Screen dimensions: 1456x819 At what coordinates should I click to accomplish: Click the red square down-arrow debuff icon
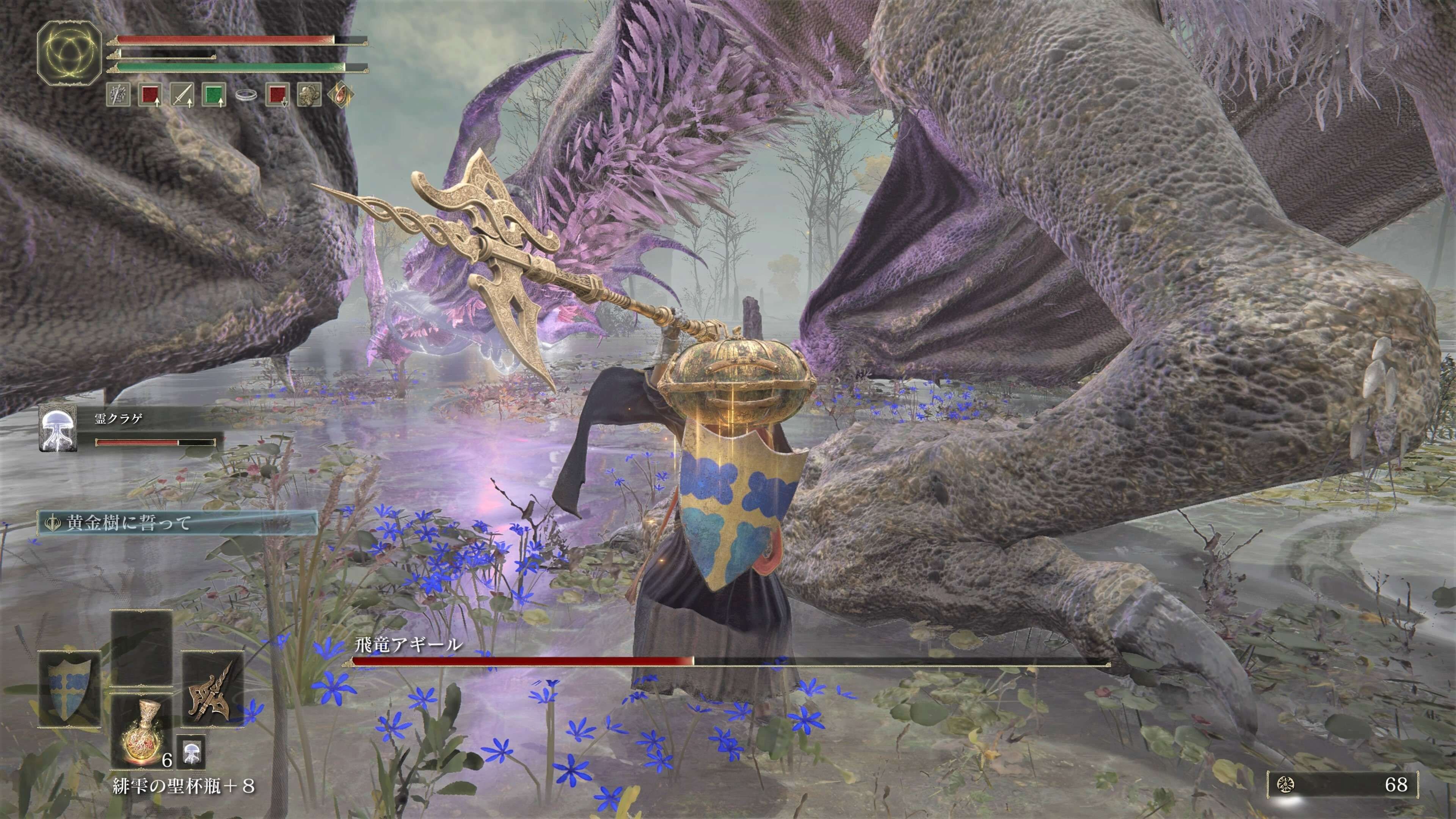[277, 94]
